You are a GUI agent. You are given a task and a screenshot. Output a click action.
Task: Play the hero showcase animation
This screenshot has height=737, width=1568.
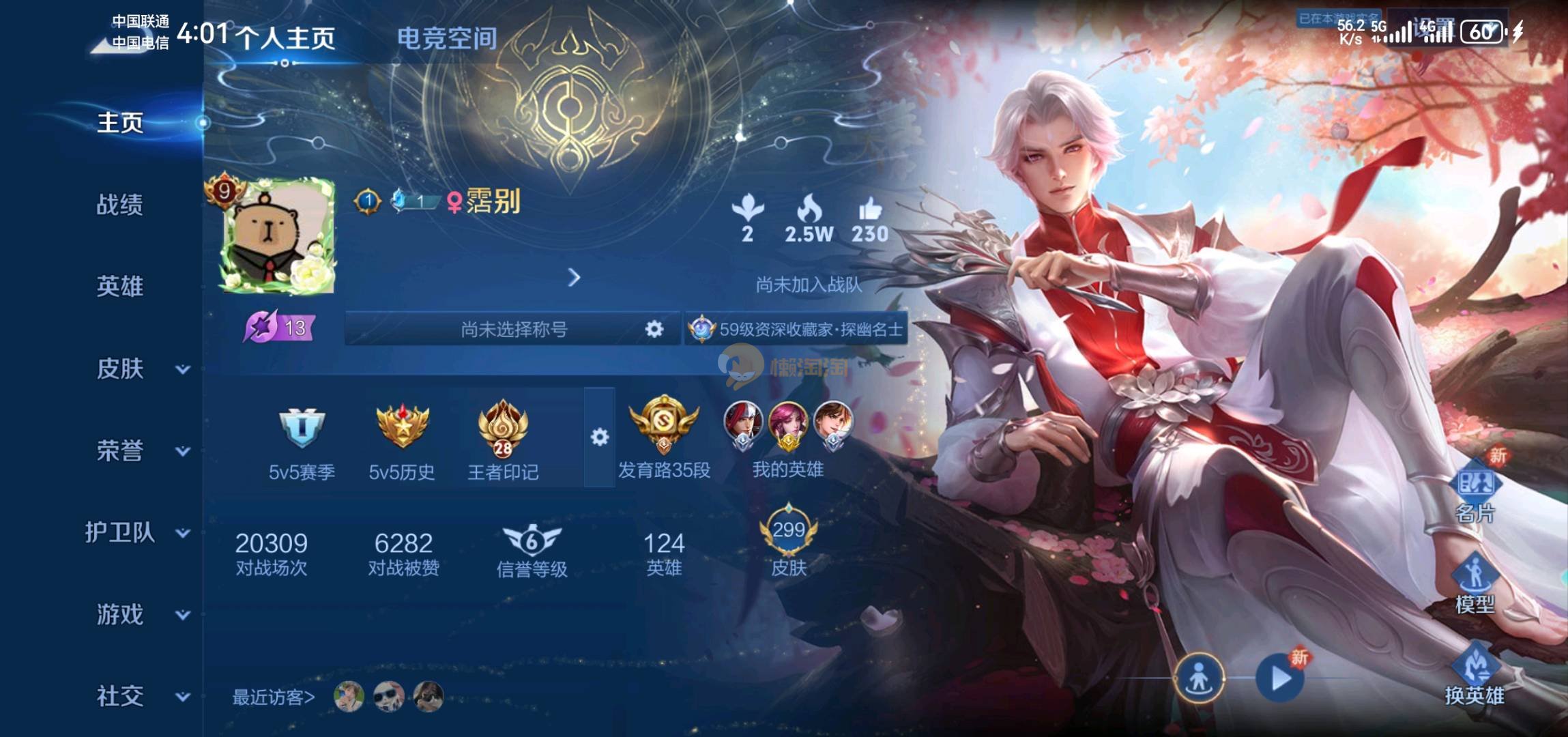click(1280, 678)
